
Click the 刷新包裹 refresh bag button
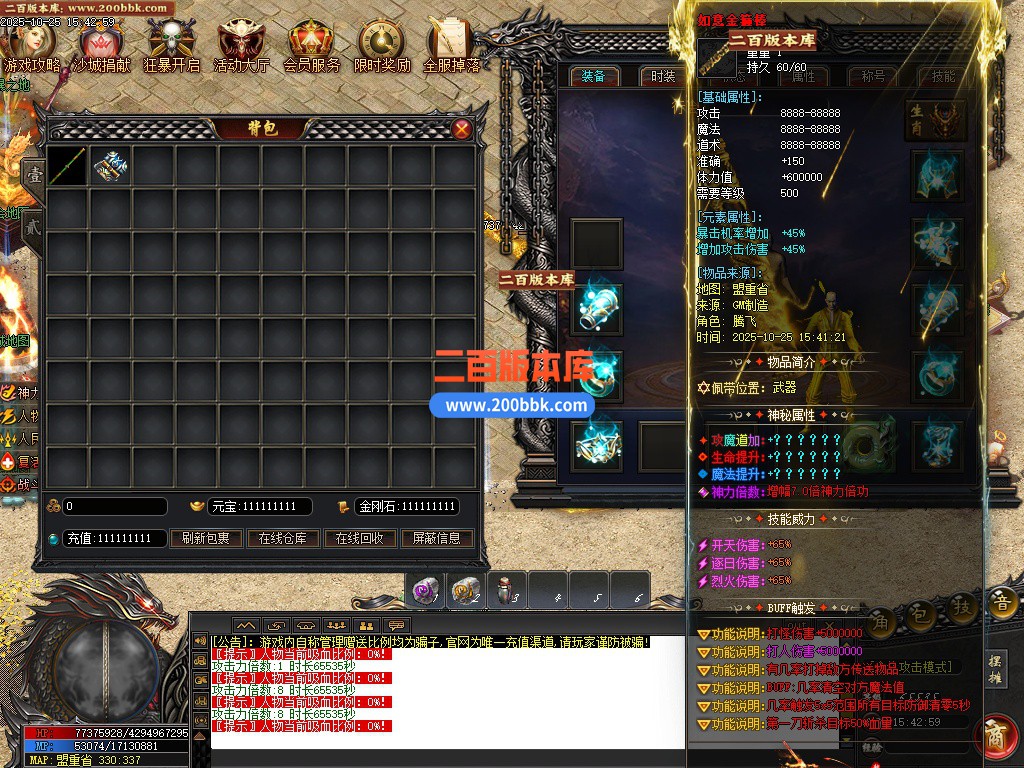tap(206, 538)
